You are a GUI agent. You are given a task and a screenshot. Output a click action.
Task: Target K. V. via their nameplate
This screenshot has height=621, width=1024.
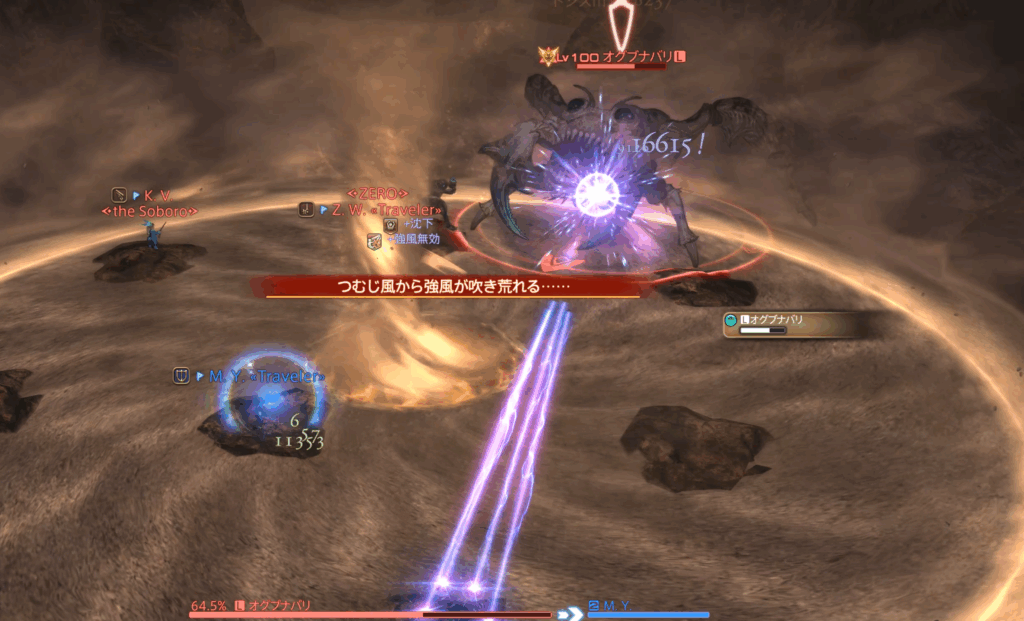tap(150, 195)
